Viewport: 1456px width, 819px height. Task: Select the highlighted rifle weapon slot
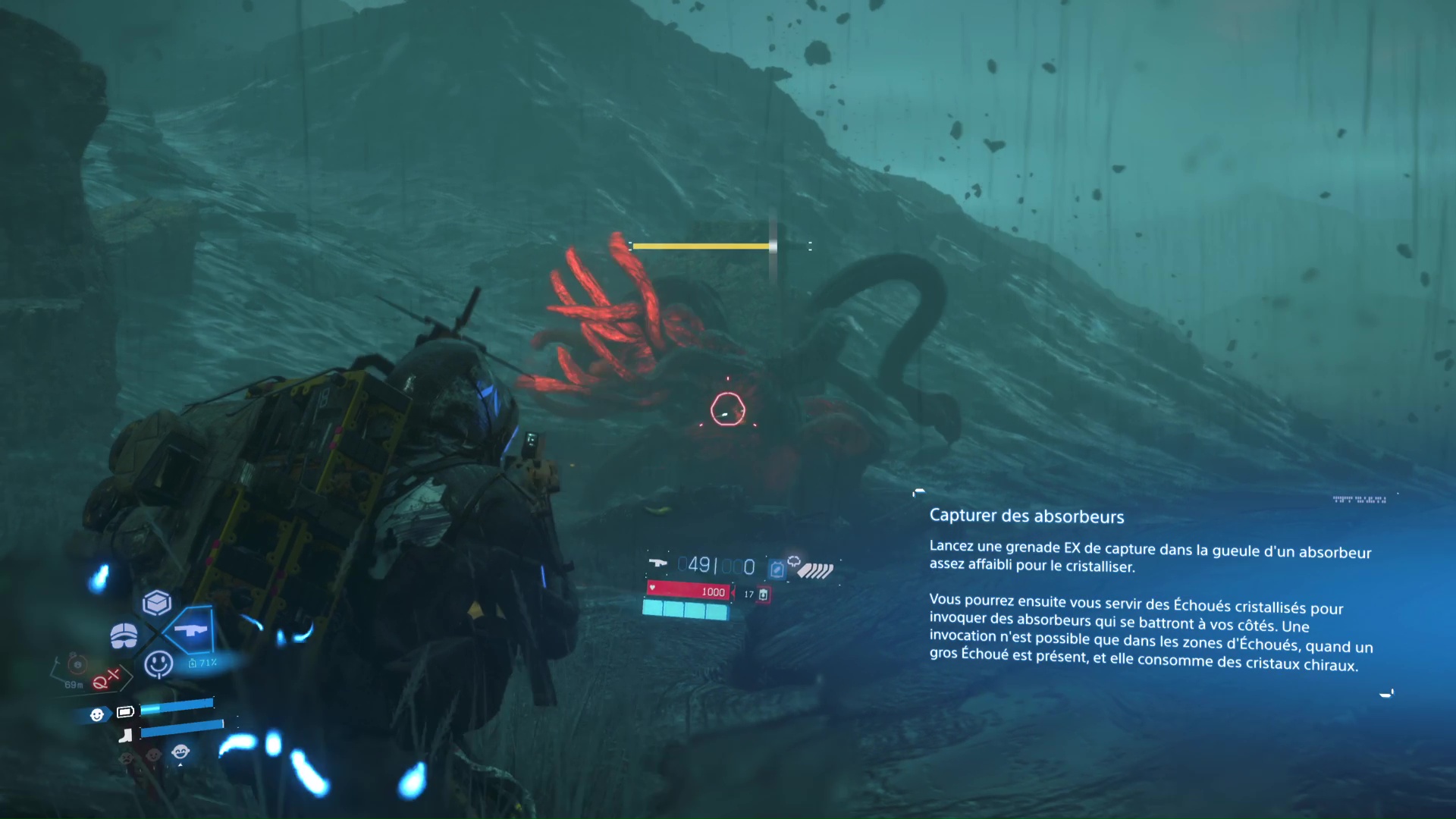click(x=190, y=630)
